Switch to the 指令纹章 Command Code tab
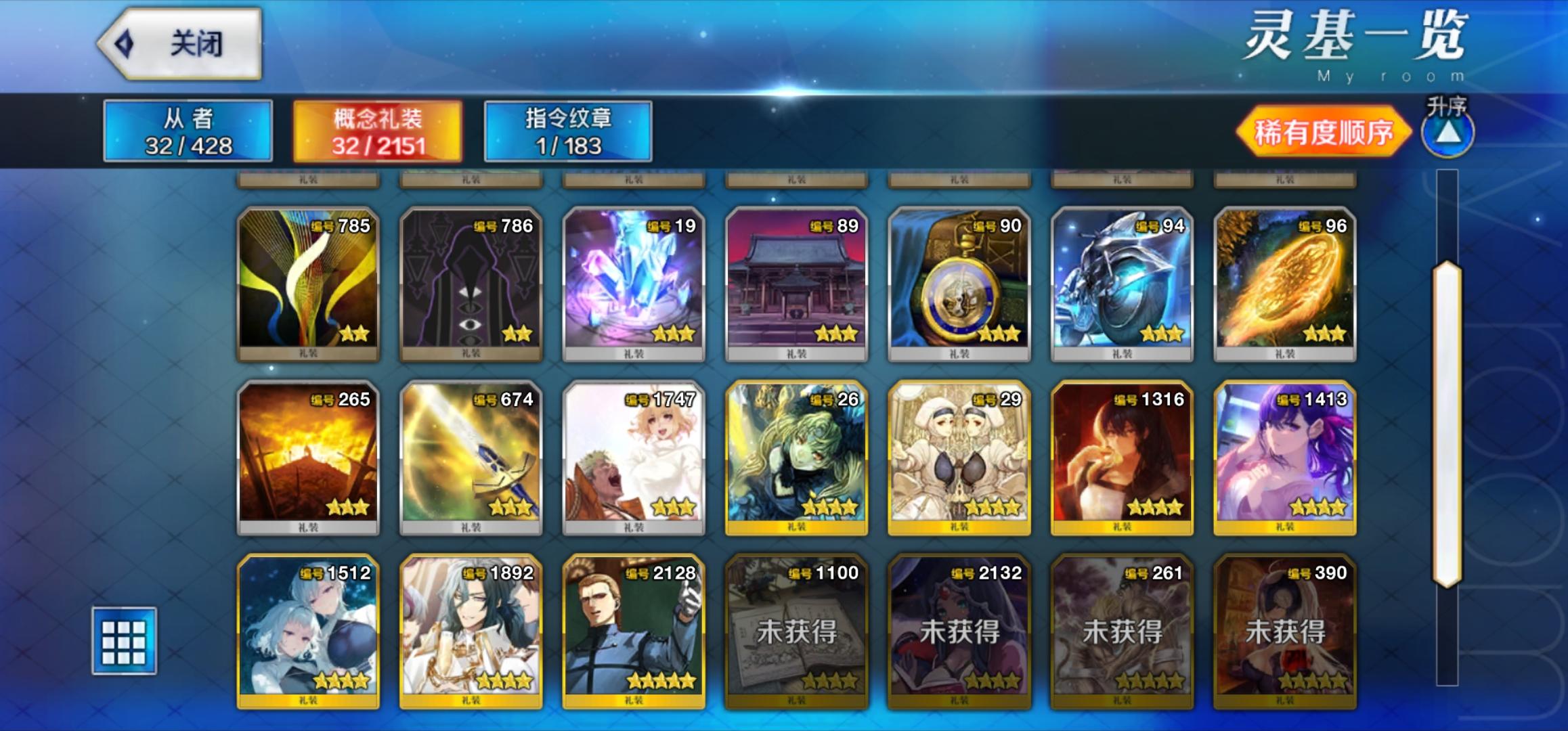Screen dimensions: 1568x731 click(567, 133)
